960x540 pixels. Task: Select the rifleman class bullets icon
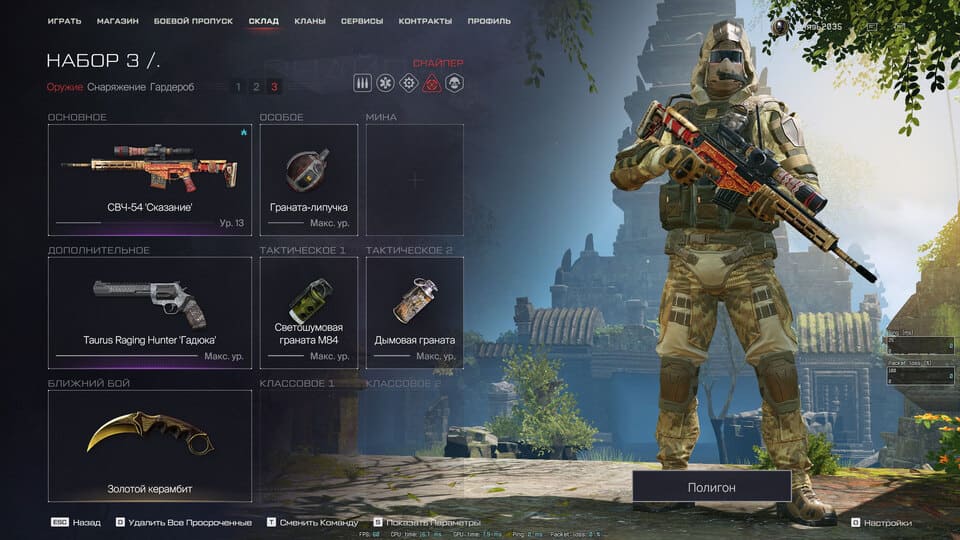click(363, 83)
